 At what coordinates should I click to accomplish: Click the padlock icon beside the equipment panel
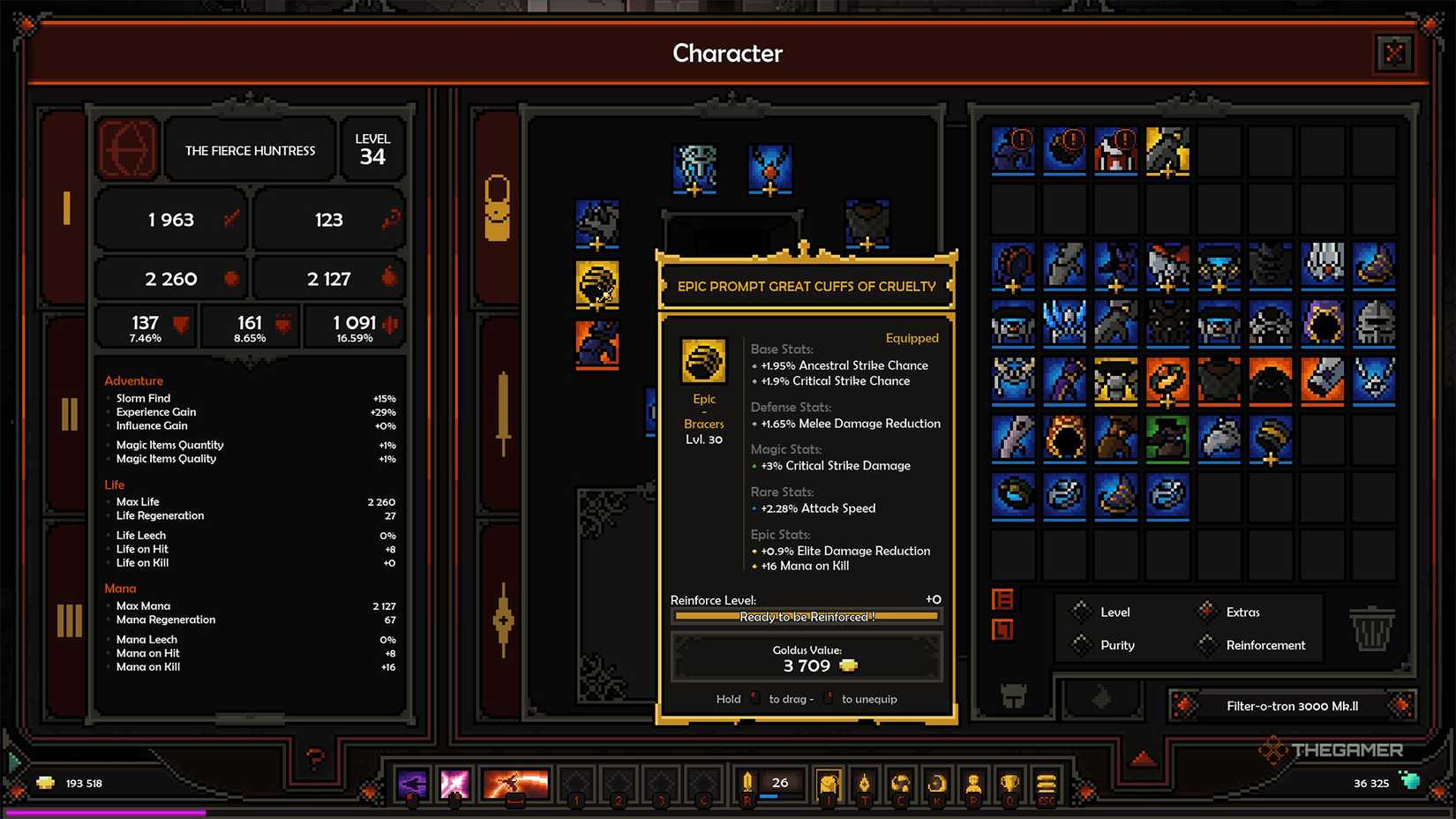tap(499, 205)
